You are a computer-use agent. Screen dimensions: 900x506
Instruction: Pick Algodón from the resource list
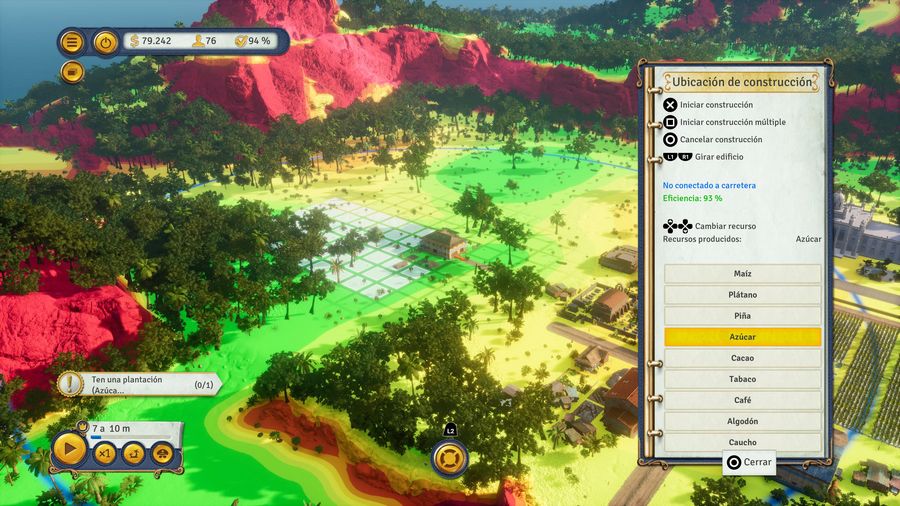tap(742, 421)
